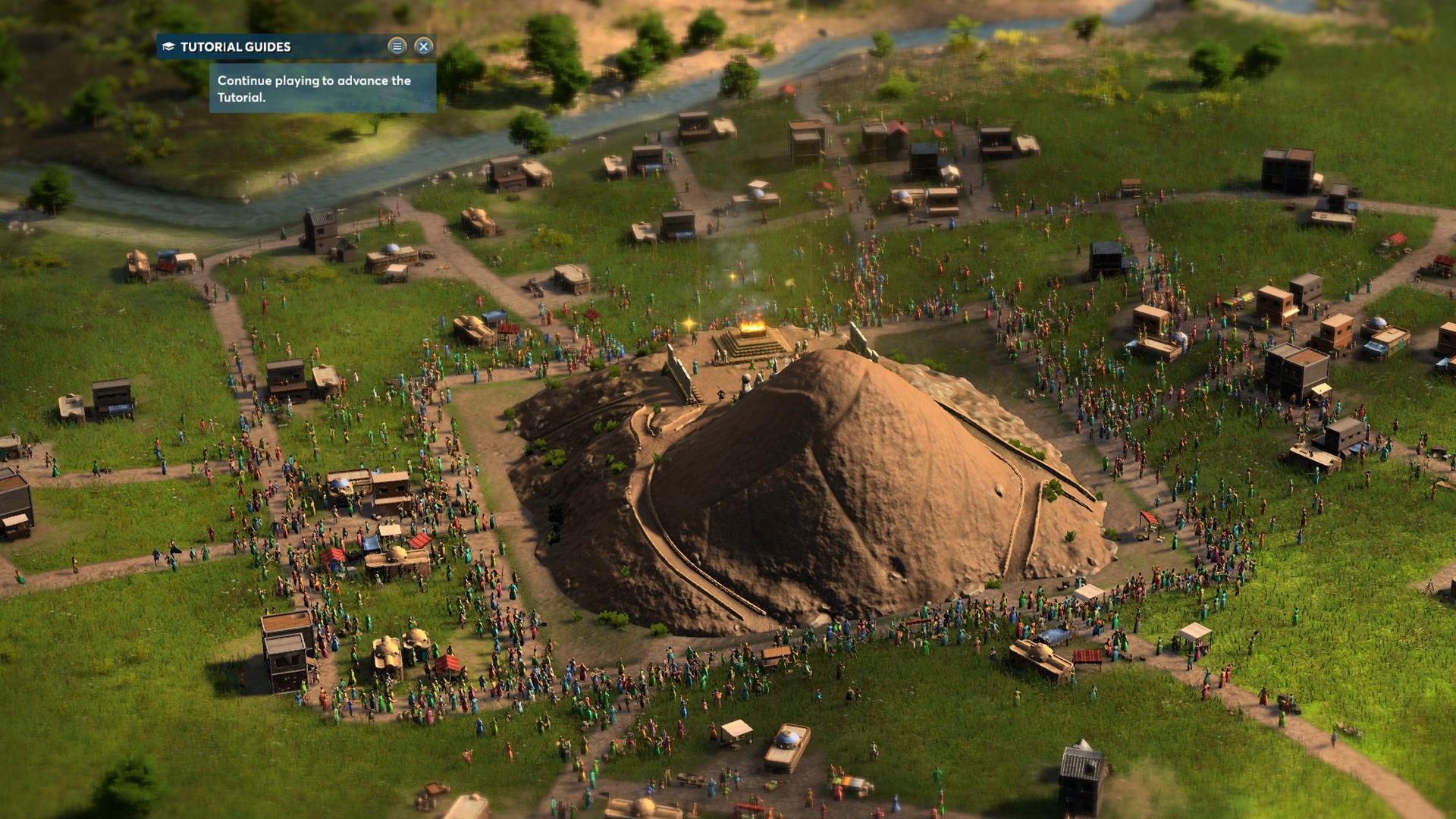The image size is (1456, 819).
Task: Click the graduation cap icon on Tutorial Guides
Action: [x=168, y=47]
